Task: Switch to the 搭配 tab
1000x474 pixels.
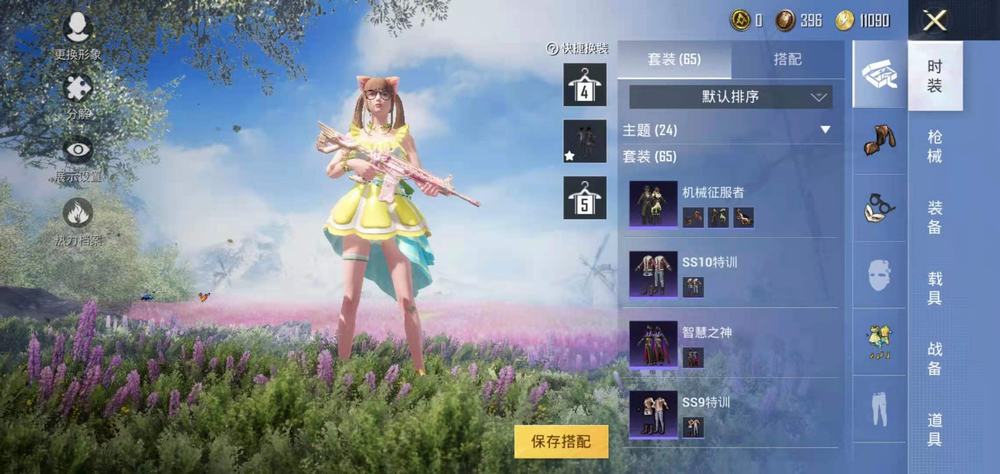Action: (x=787, y=60)
